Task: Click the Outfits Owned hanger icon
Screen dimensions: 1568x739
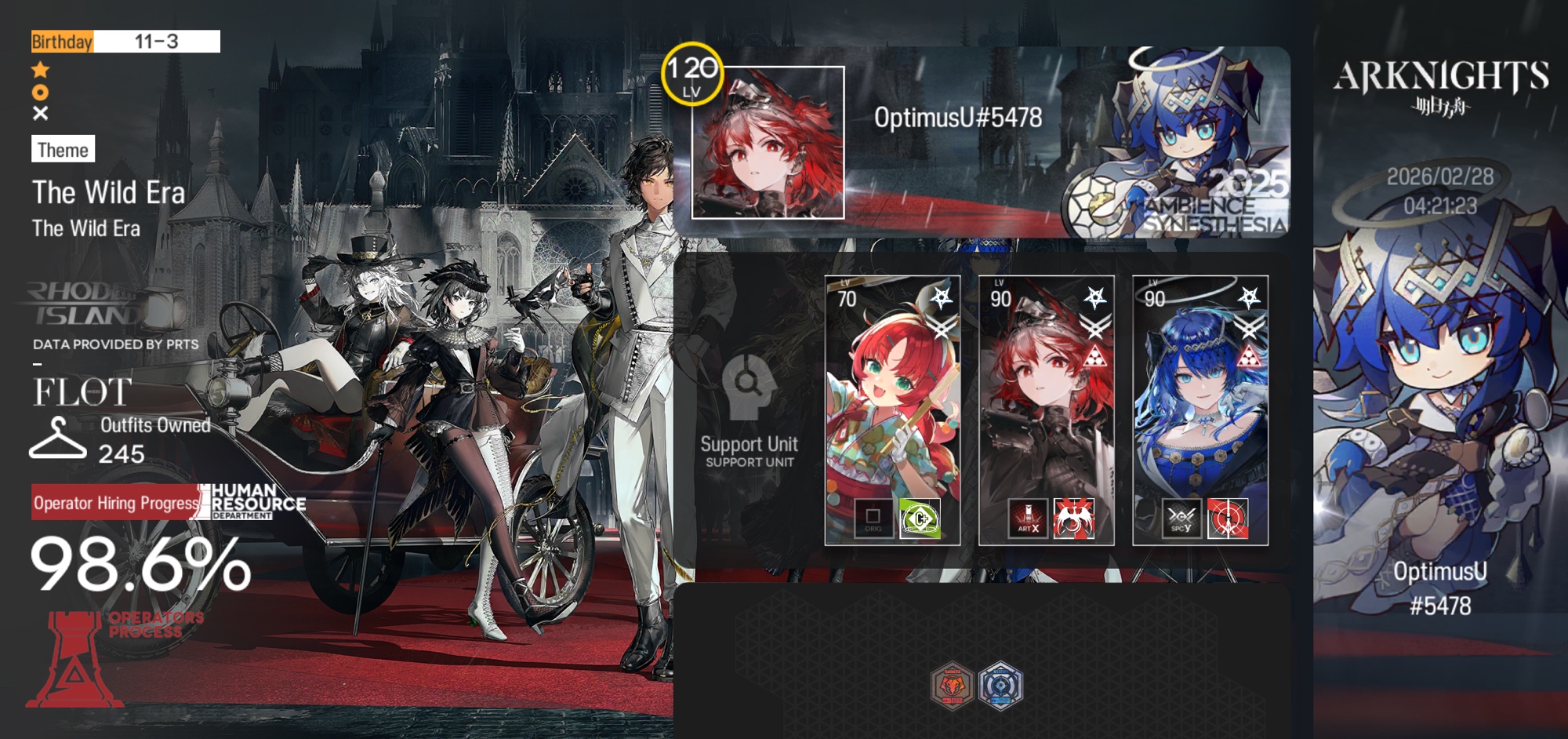Action: [57, 439]
